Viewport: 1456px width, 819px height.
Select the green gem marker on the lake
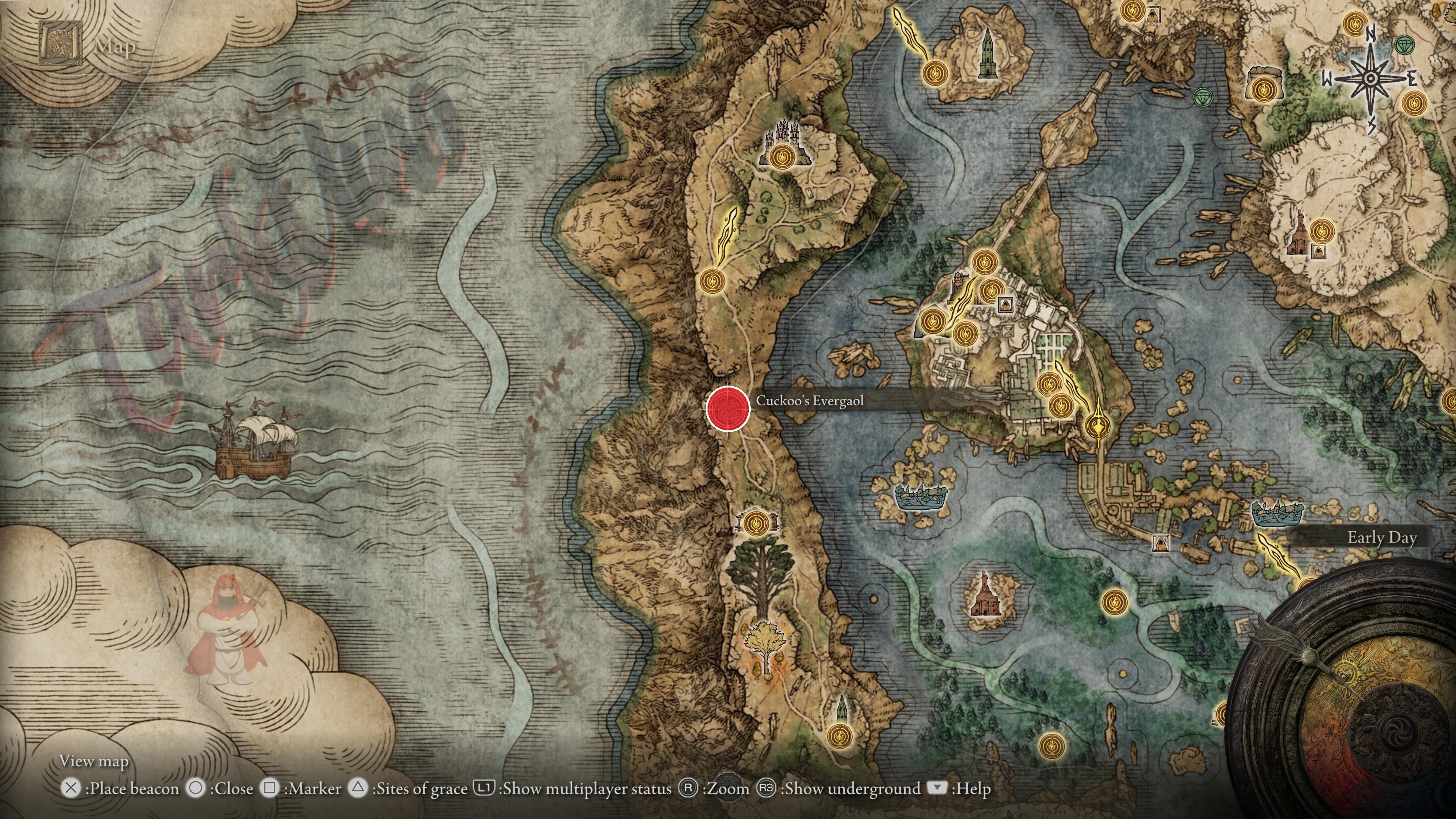coord(1203,98)
